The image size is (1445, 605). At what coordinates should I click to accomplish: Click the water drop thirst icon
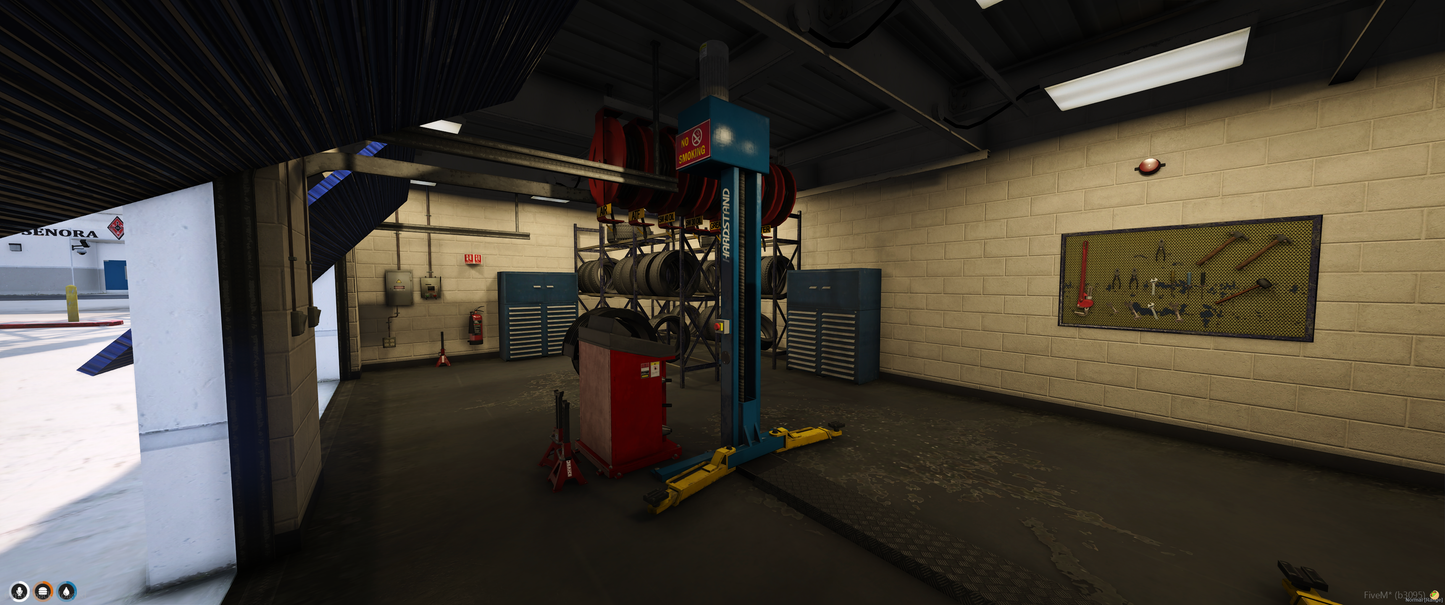pyautogui.click(x=67, y=591)
